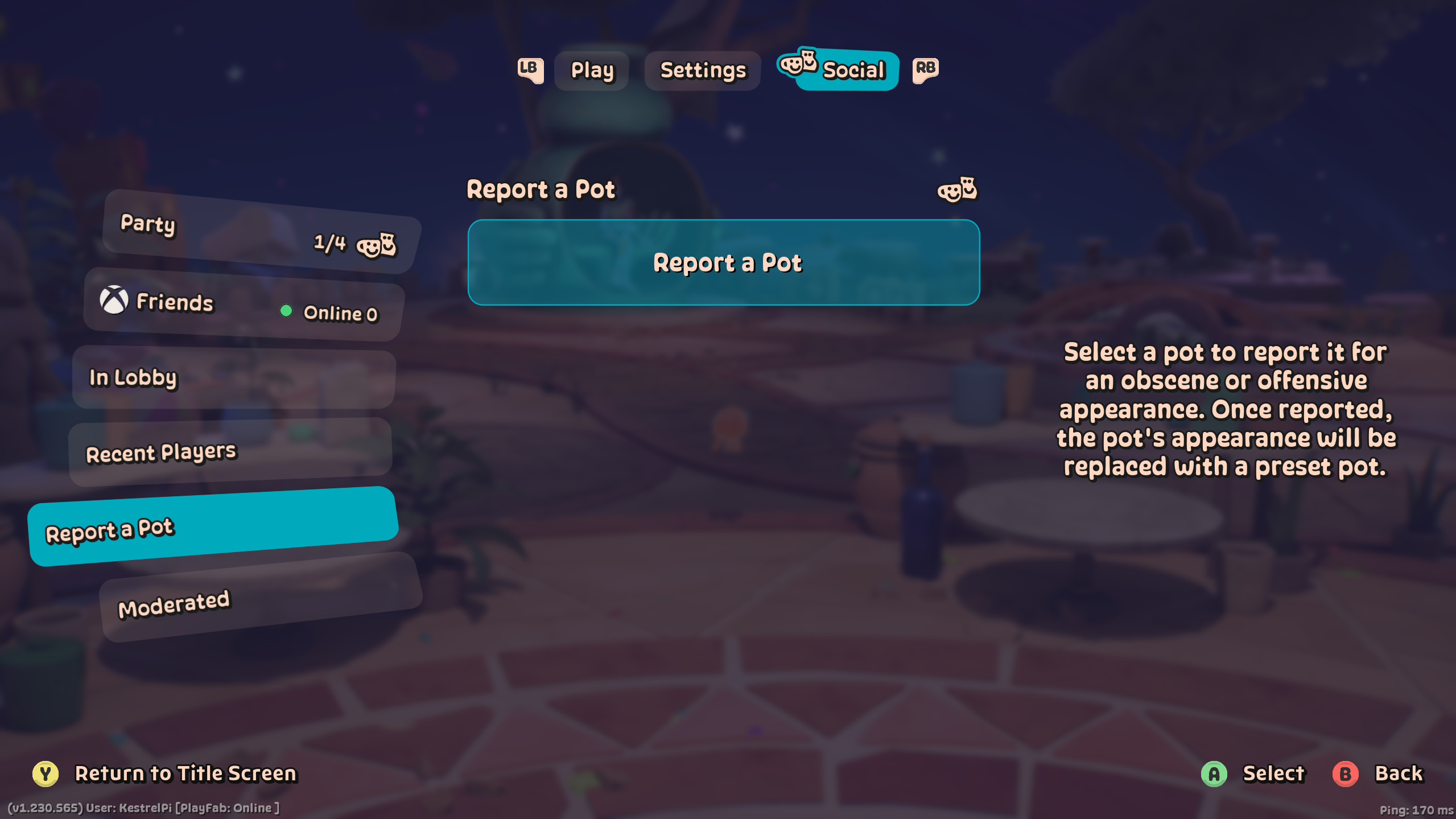1456x819 pixels.
Task: Go Back from the Social menu
Action: point(1379,774)
